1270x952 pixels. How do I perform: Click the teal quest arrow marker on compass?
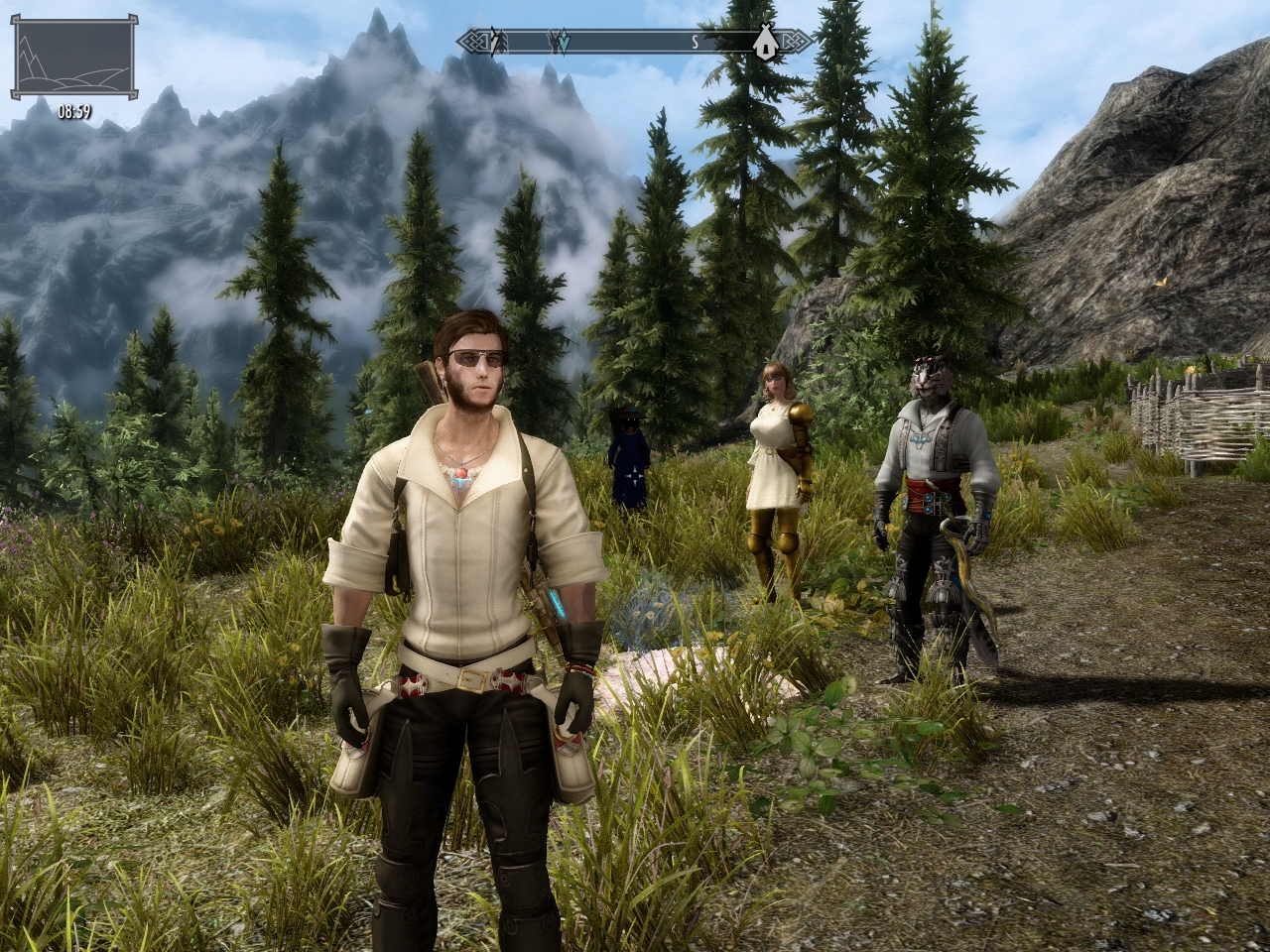tap(562, 42)
